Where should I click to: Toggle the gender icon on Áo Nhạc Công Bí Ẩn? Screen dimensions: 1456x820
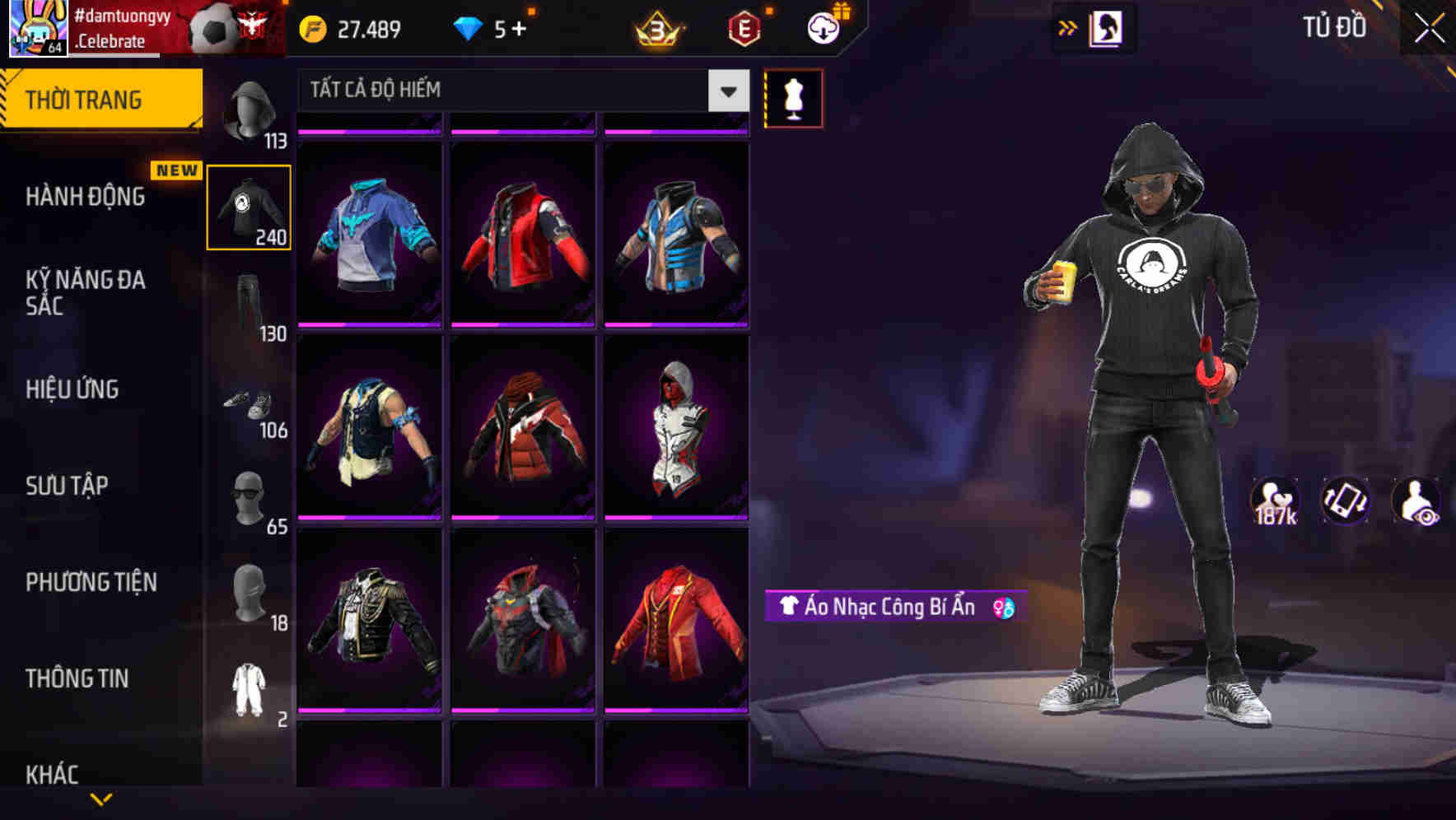[1004, 608]
